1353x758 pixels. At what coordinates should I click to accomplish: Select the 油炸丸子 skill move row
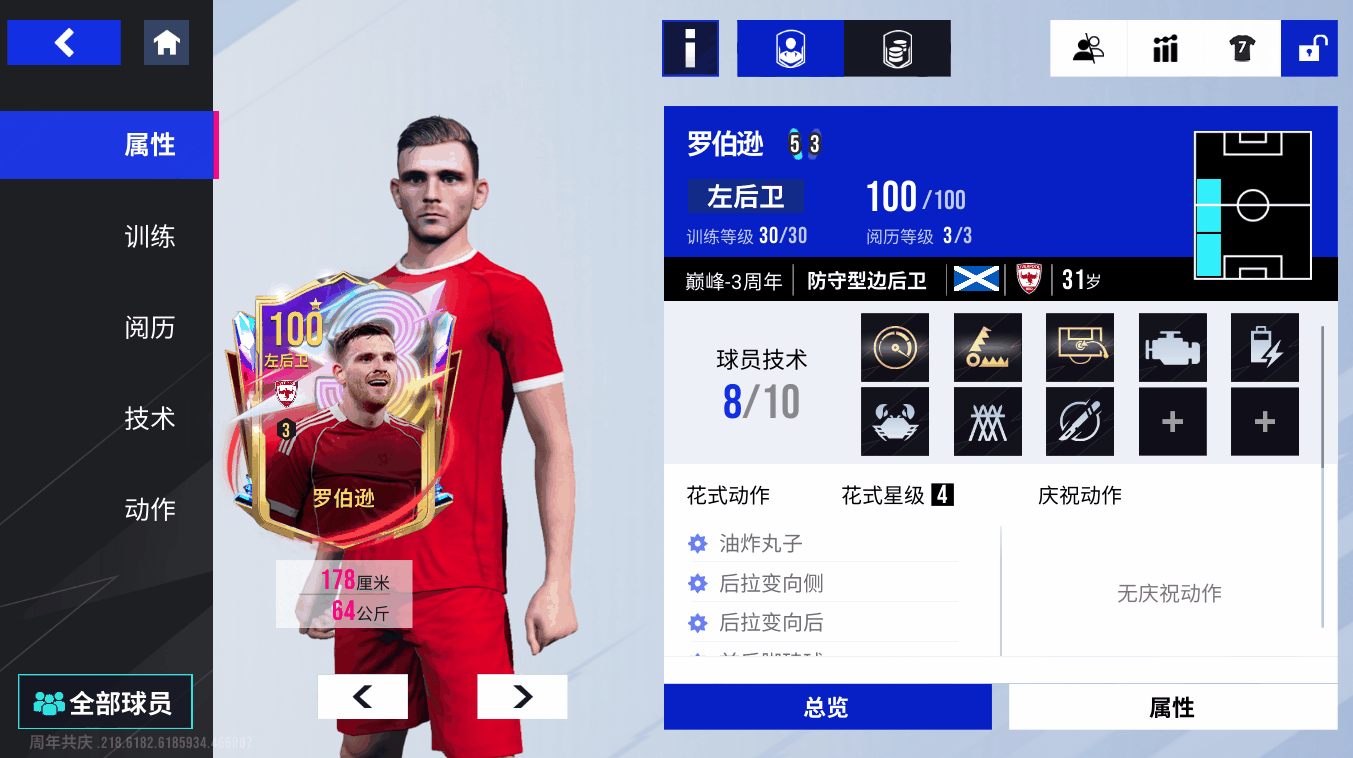(x=761, y=544)
